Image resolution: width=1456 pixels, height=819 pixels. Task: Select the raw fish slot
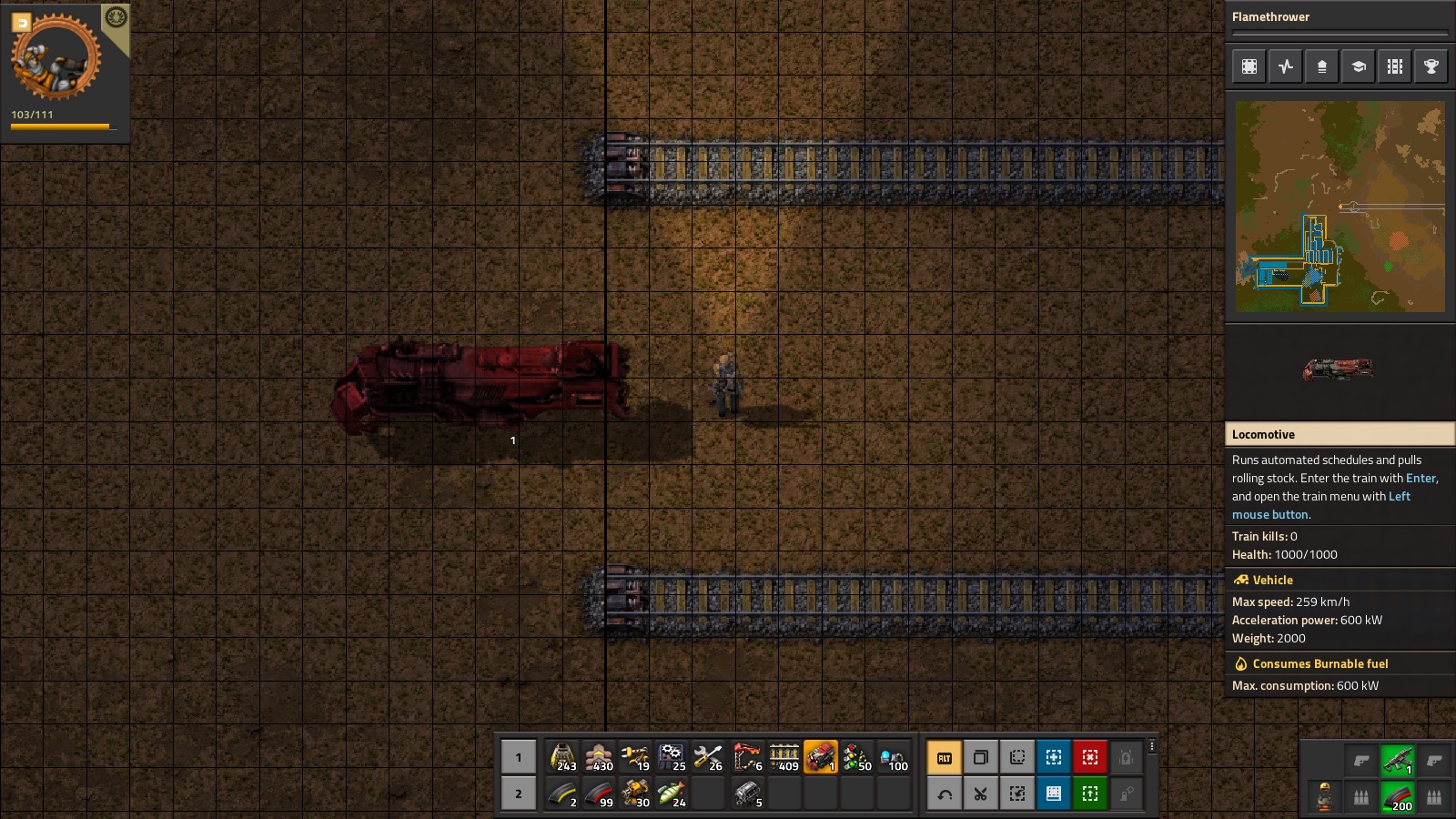672,794
